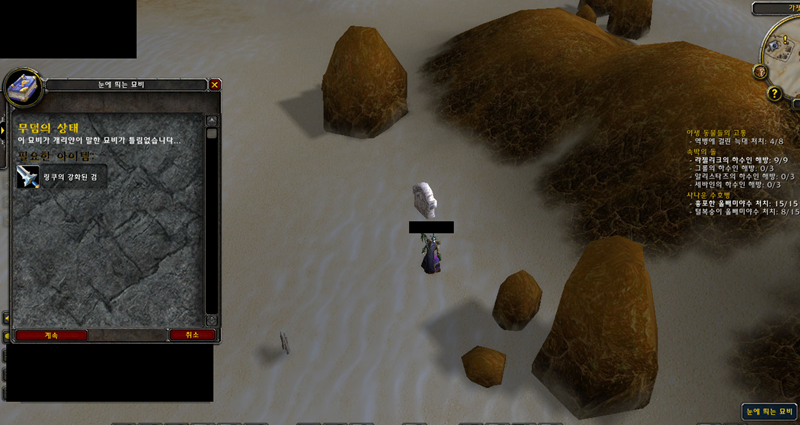Click the quest book portrait icon

(x=20, y=90)
